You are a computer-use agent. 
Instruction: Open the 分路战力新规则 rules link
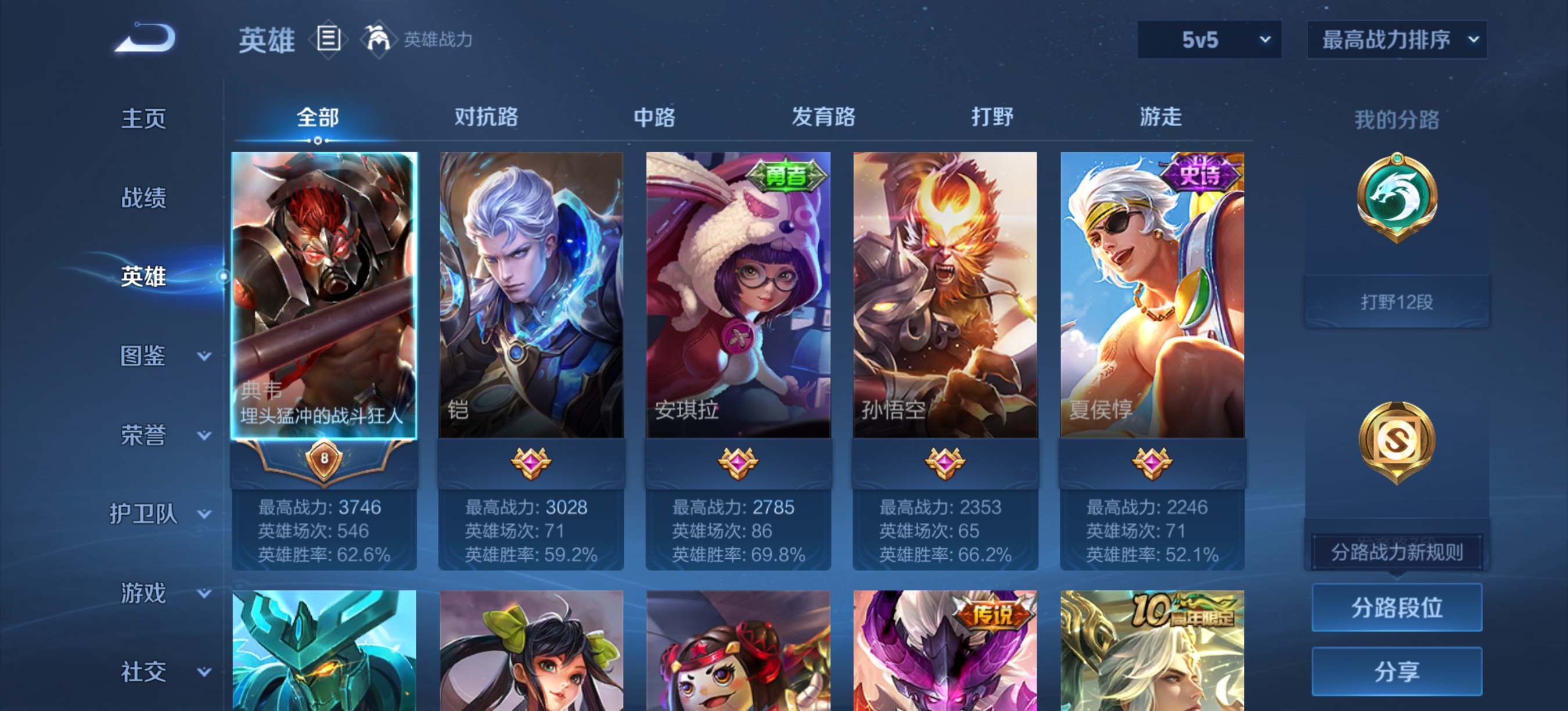[1396, 551]
